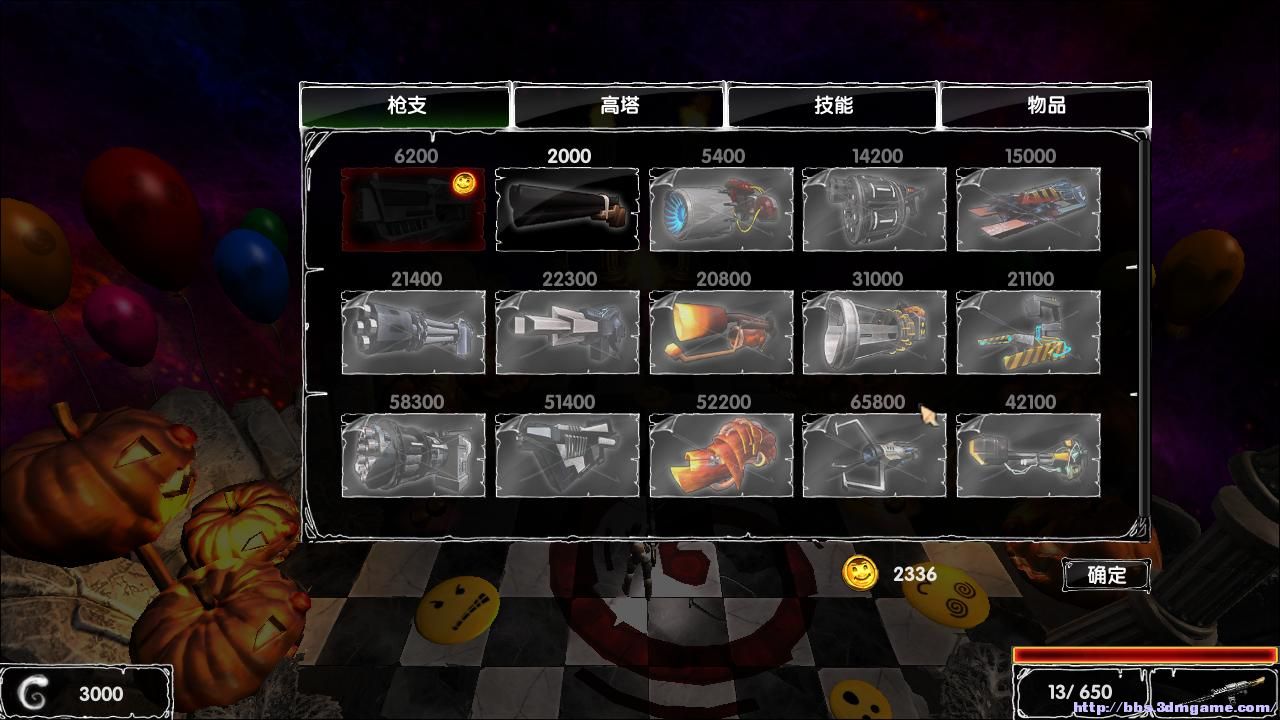1280x720 pixels.
Task: Confirm with the 确定 button
Action: (1106, 575)
